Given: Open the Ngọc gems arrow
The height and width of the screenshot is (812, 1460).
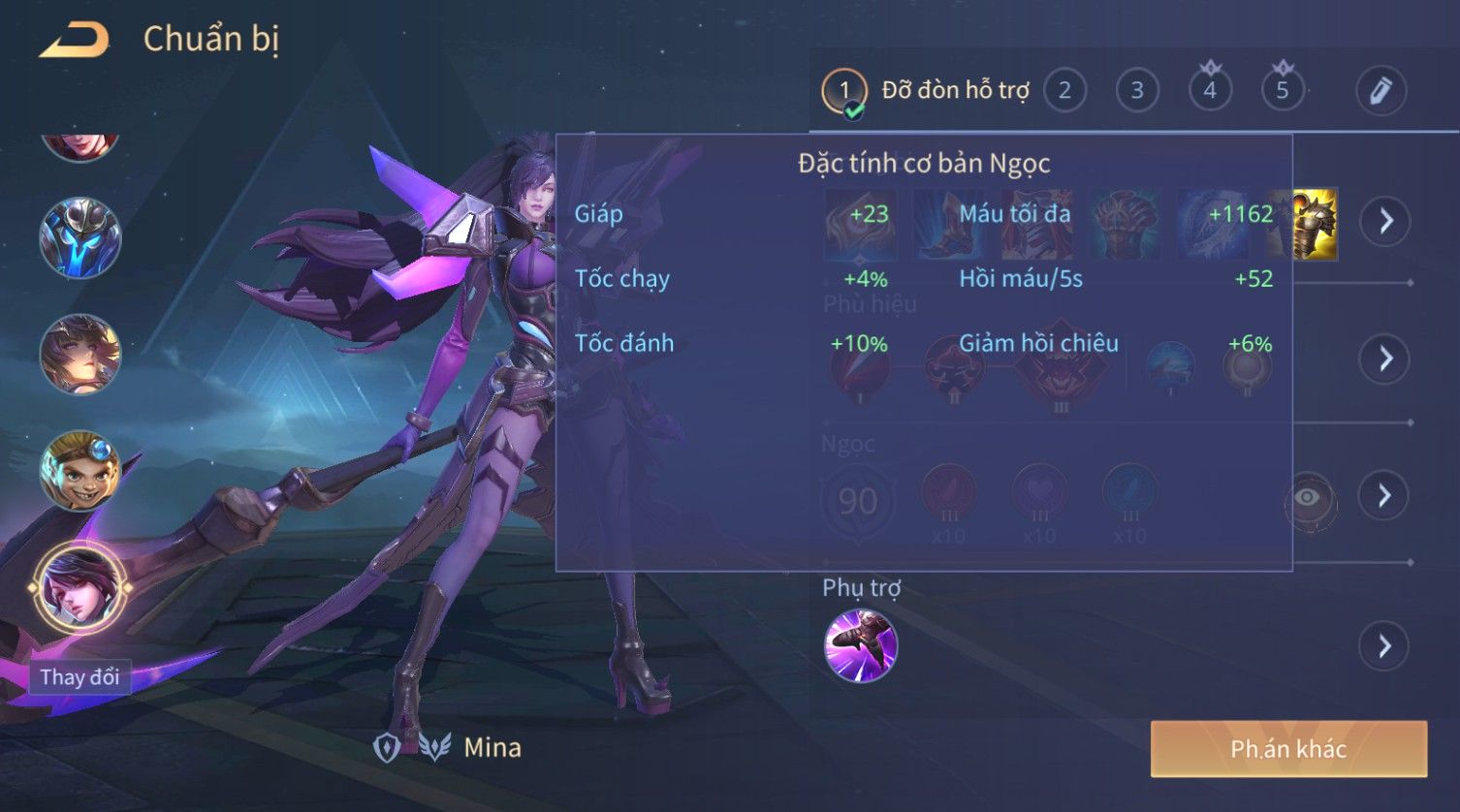Looking at the screenshot, I should [x=1384, y=495].
